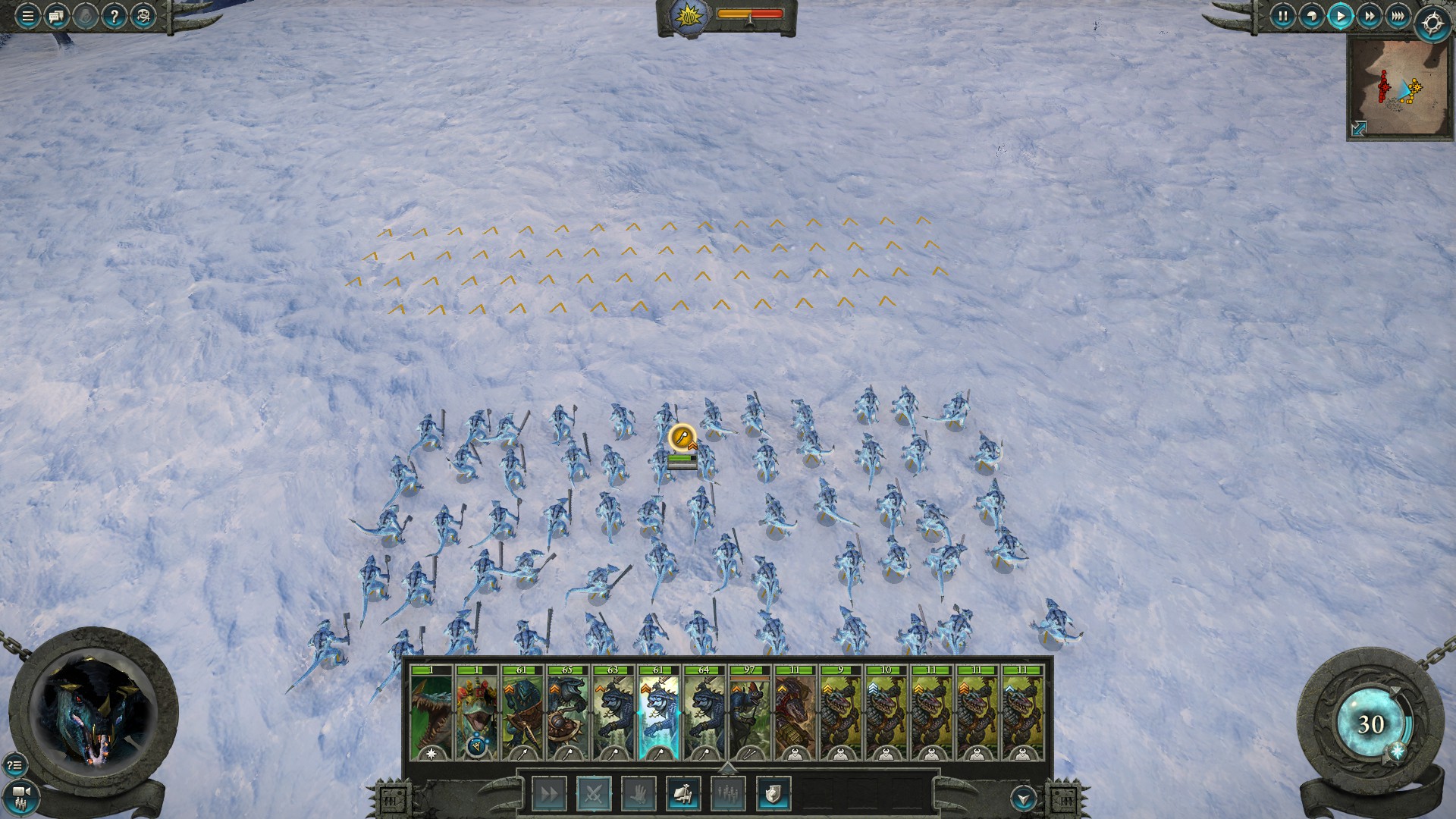Screen dimensions: 1456x819
Task: Expand the minimap with the resize arrows
Action: tap(1359, 129)
